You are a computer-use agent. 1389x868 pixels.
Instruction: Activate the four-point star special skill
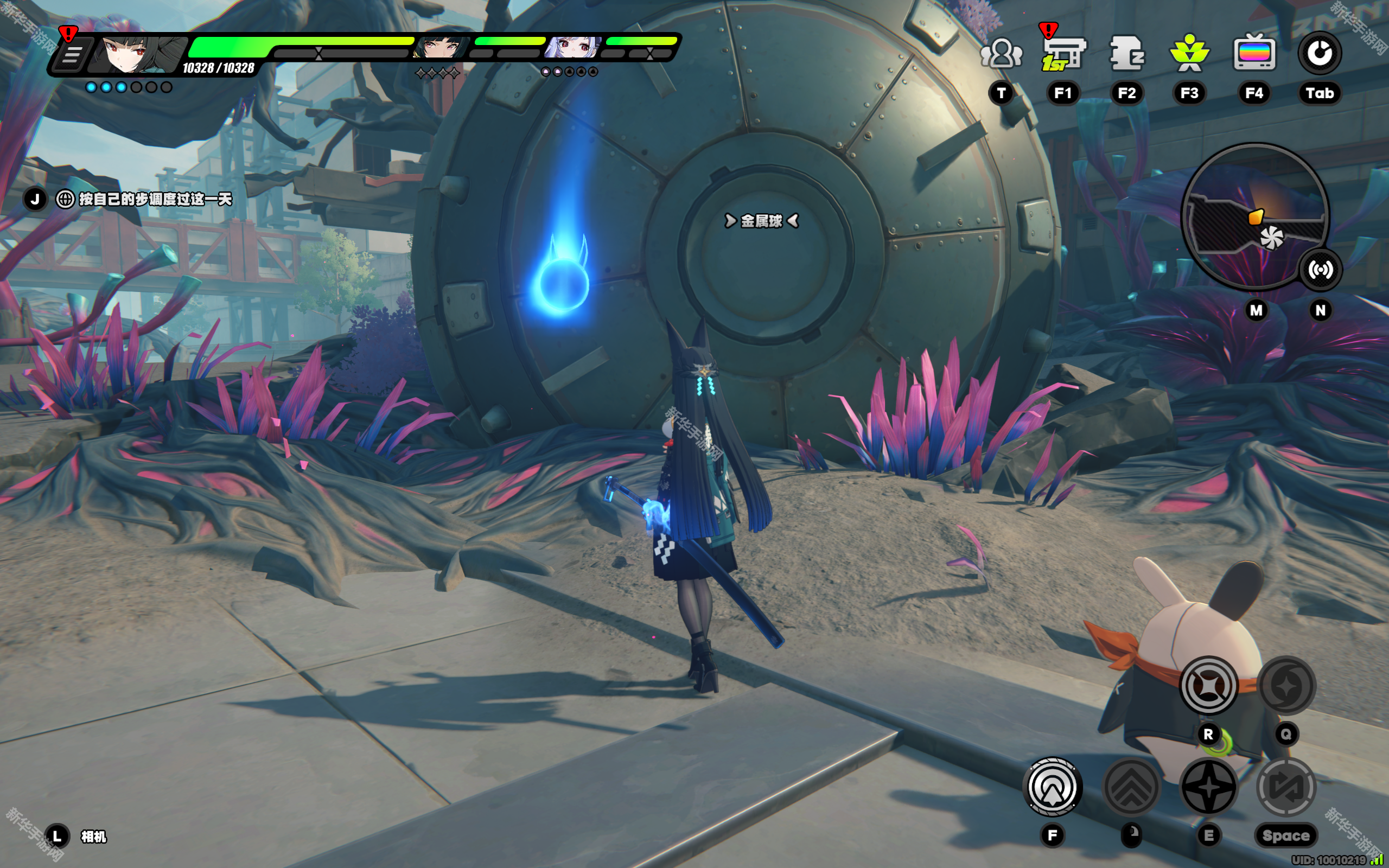[x=1209, y=787]
